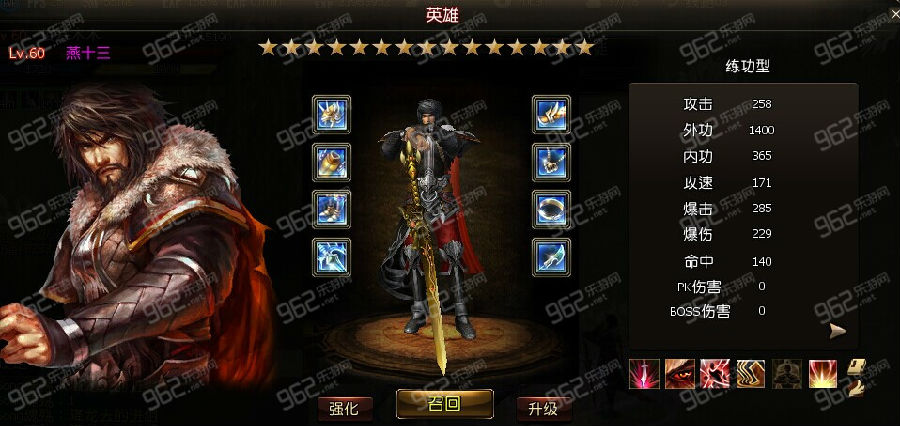Select the glowing spear weapon slot
Image resolution: width=900 pixels, height=426 pixels.
click(x=331, y=255)
